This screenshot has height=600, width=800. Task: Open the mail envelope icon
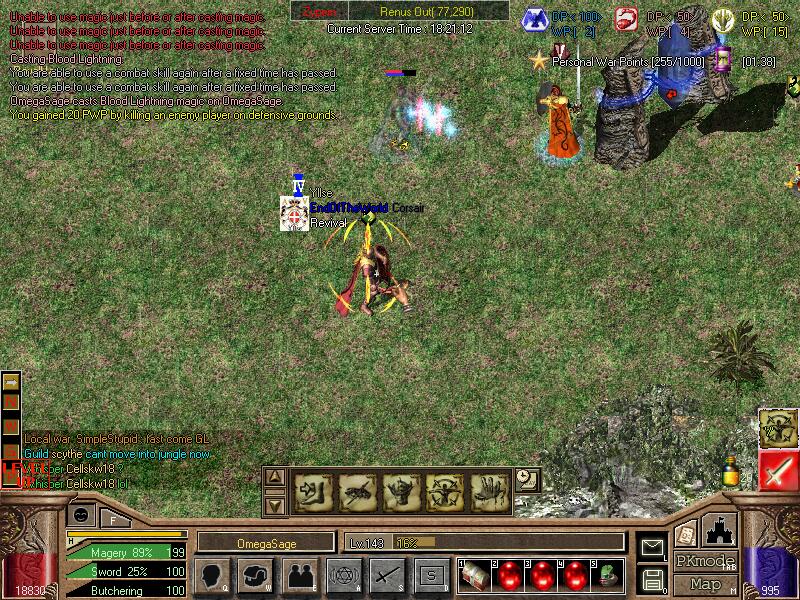653,547
